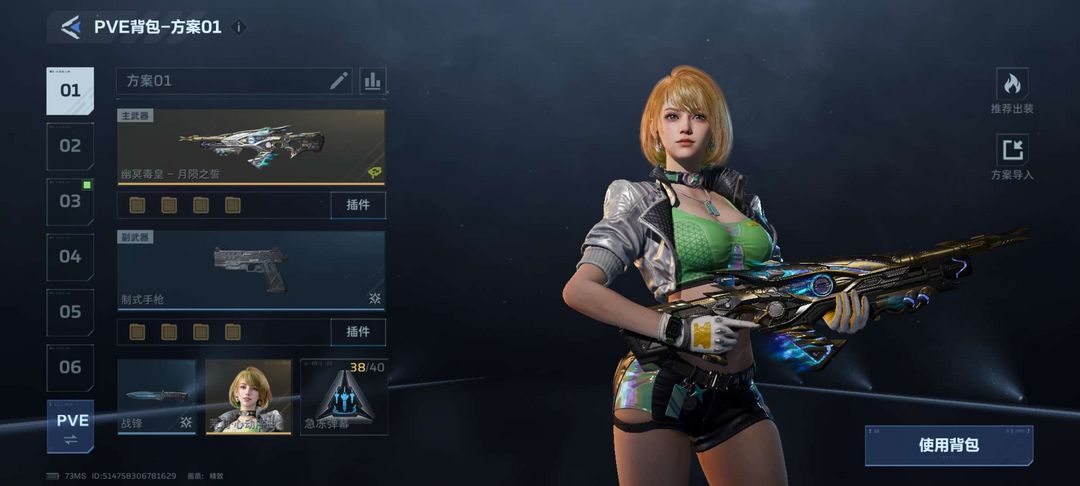Switch to loadout tab 02

[x=70, y=146]
